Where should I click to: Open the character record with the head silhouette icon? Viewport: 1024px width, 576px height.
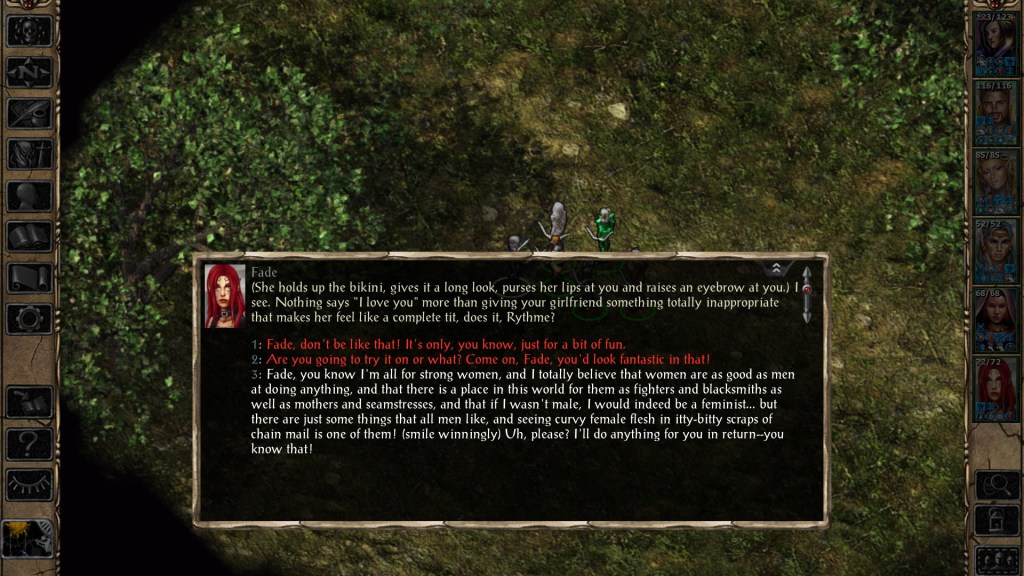29,195
